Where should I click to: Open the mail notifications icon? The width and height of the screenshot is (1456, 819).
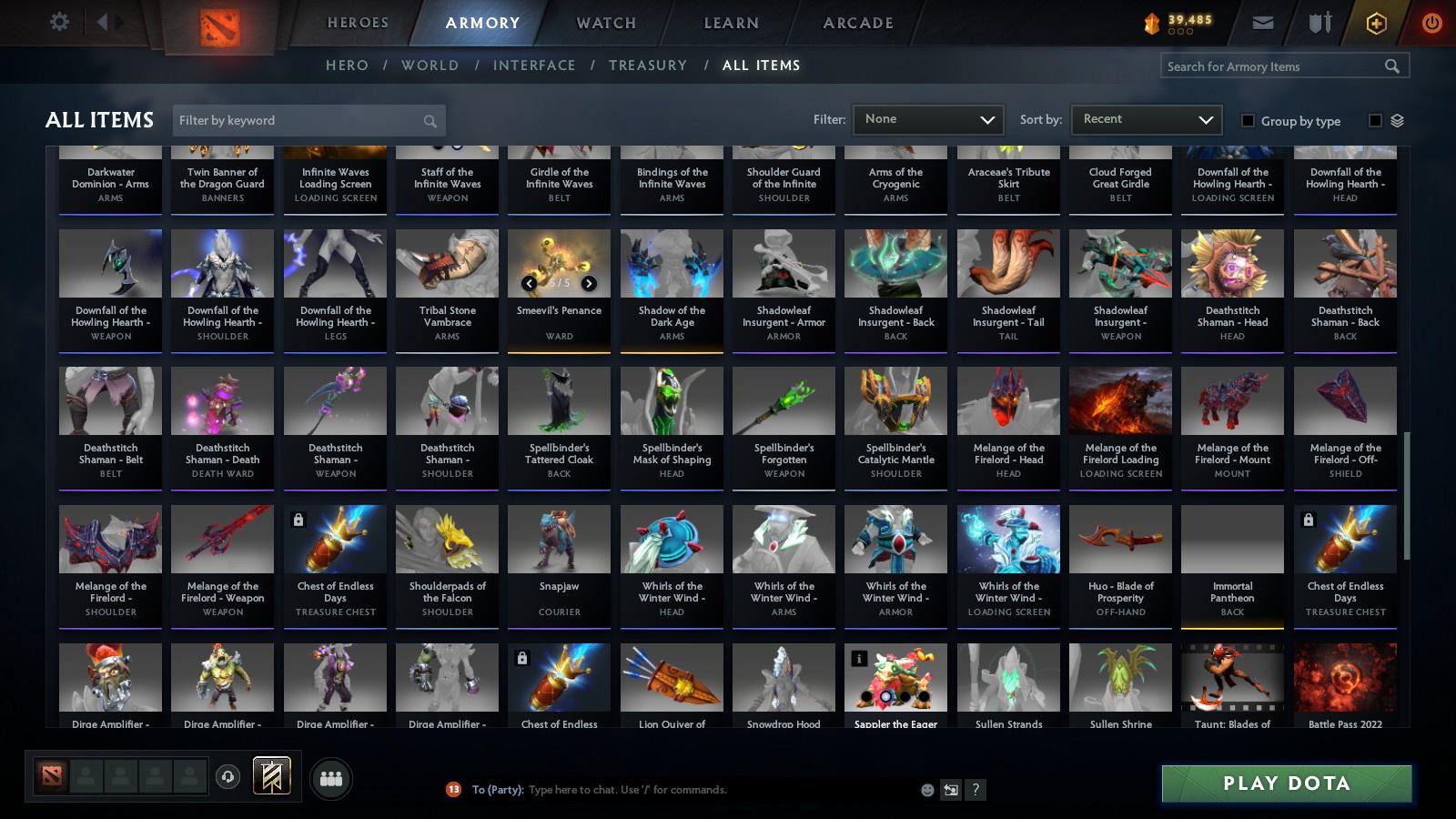(1263, 21)
